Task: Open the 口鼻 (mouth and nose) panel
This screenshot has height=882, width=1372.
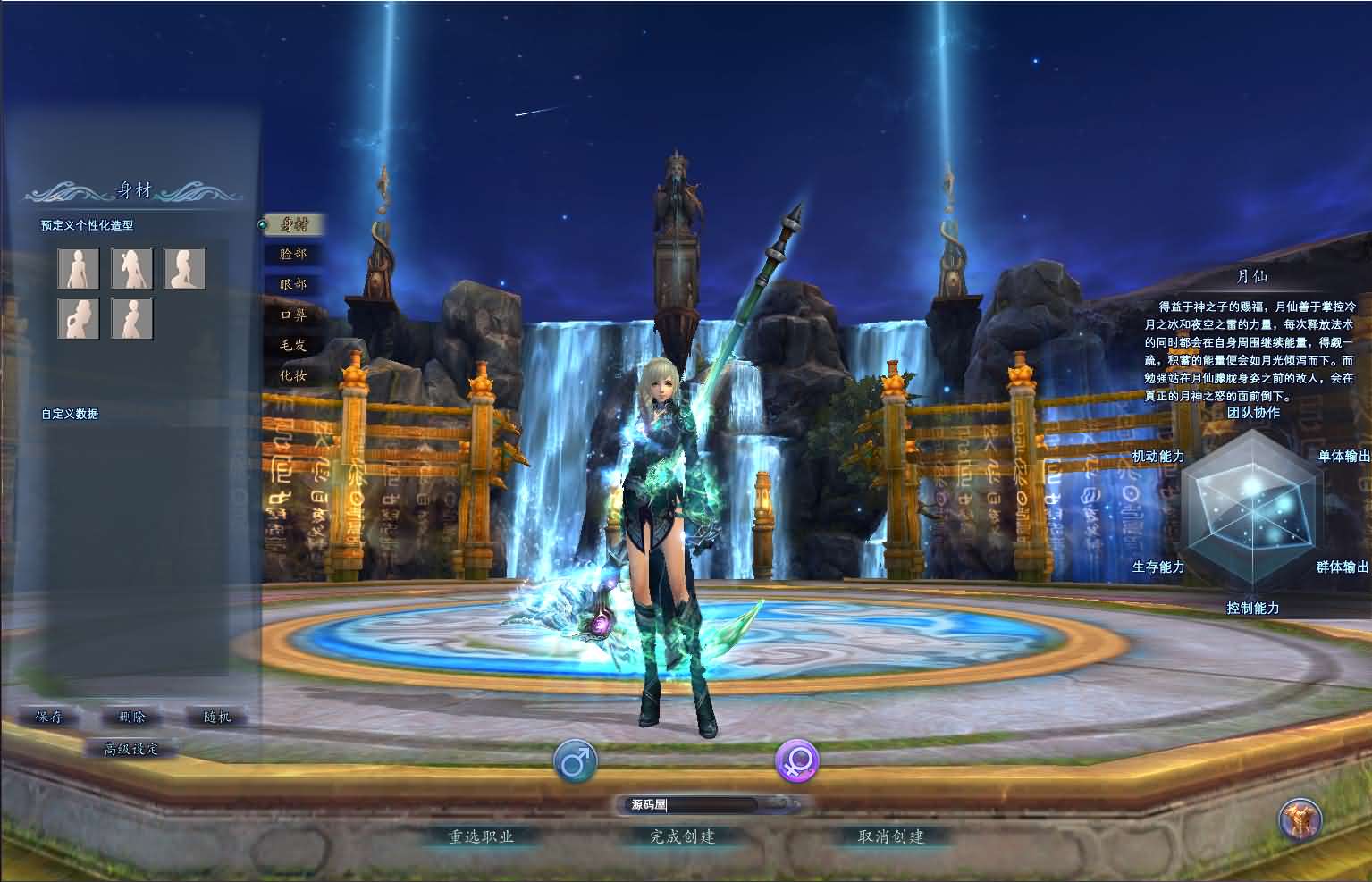Action: coord(295,315)
